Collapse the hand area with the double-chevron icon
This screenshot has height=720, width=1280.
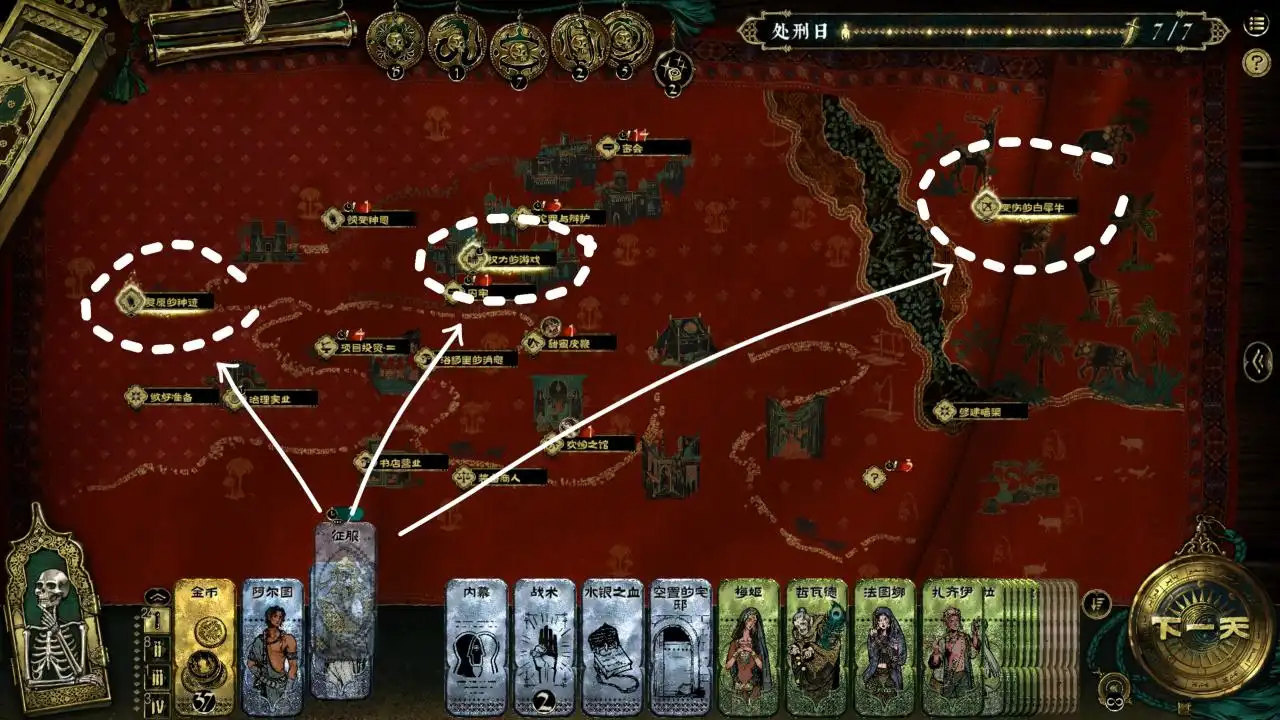157,596
